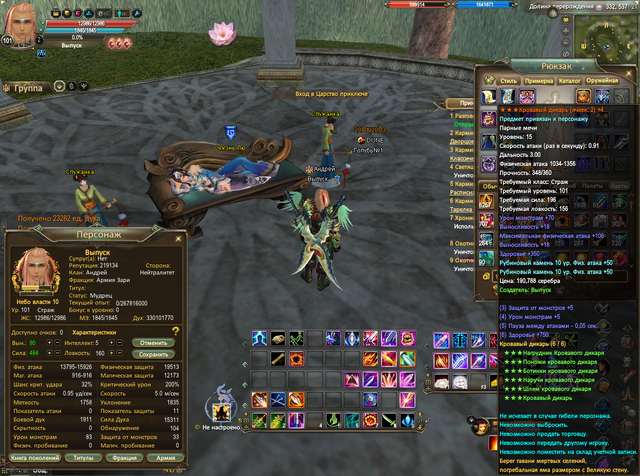Show the Фракция faction panel
This screenshot has height=476, width=640.
[x=124, y=457]
